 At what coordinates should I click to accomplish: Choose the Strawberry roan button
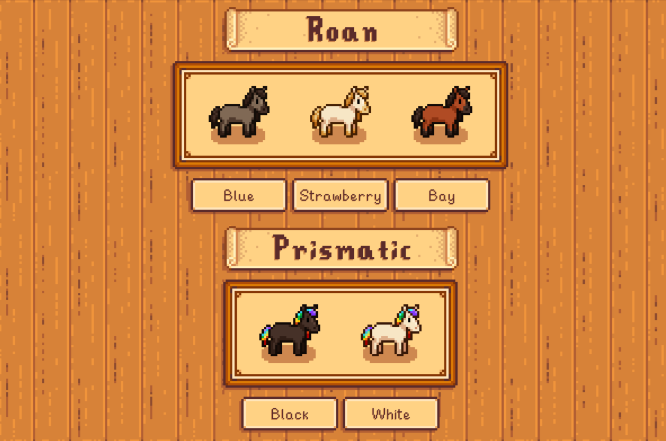tap(340, 195)
